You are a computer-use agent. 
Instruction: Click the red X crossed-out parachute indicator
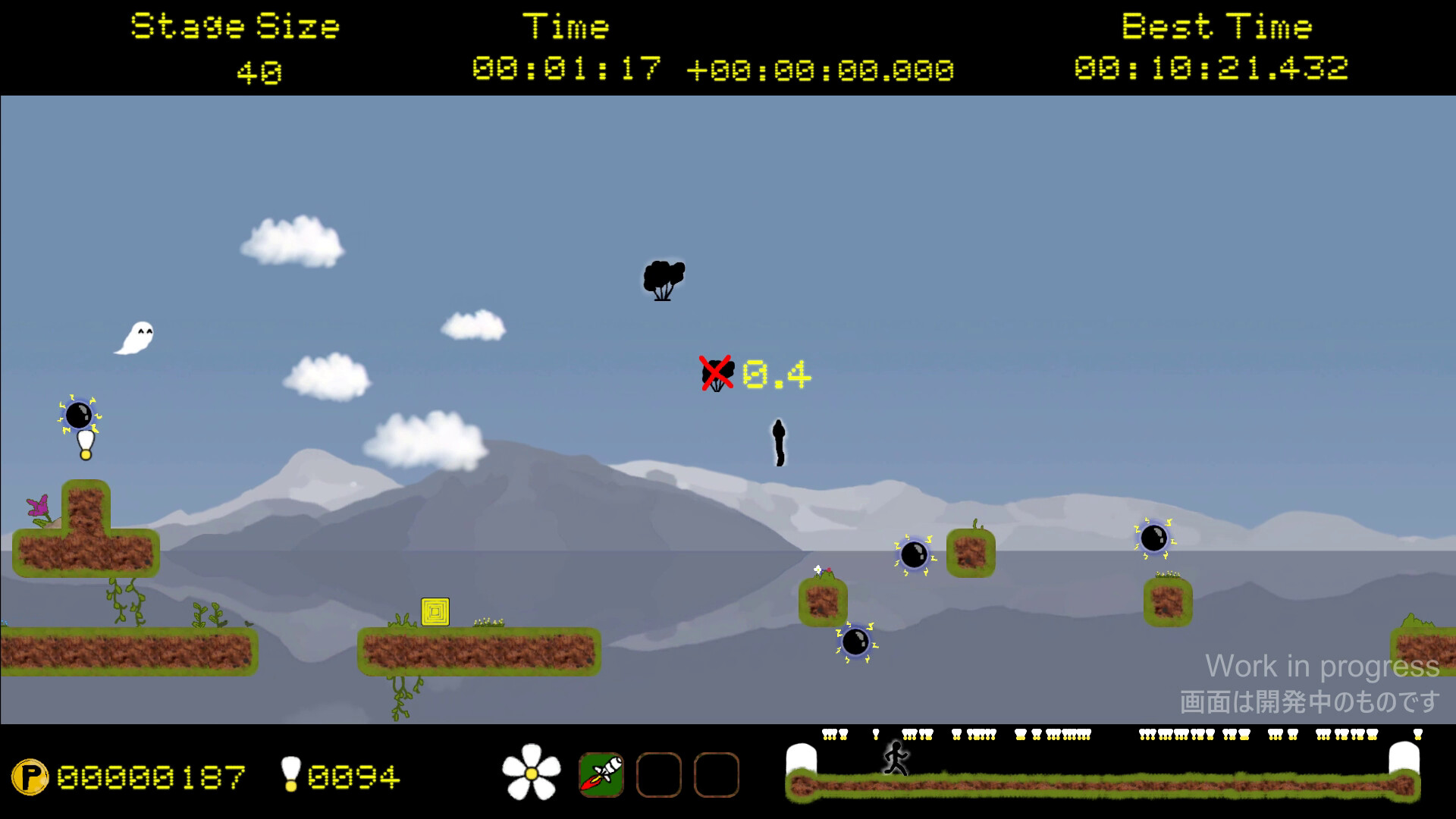click(x=717, y=372)
